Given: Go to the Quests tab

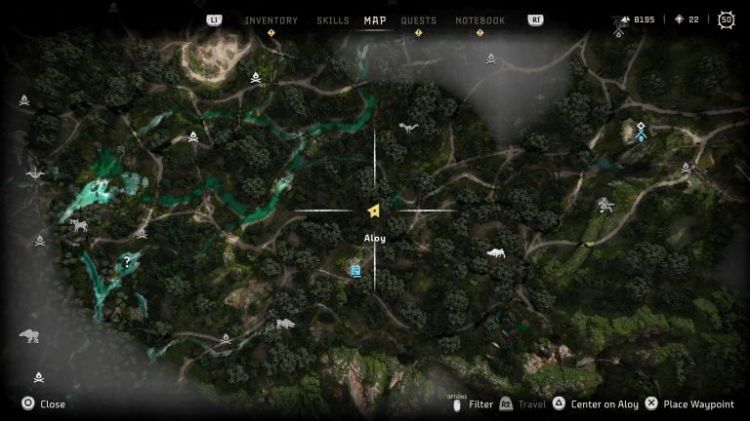Looking at the screenshot, I should click(418, 20).
